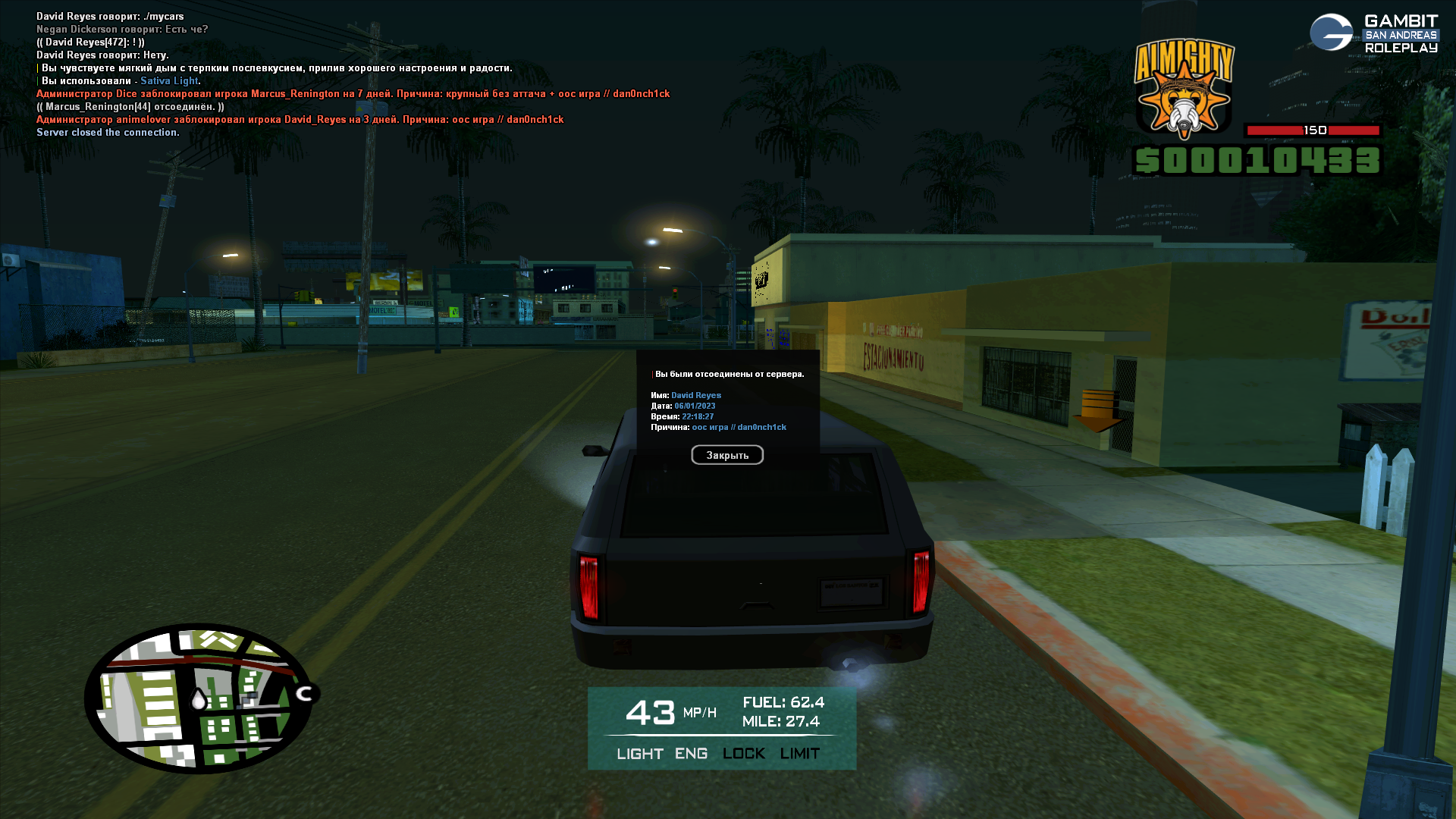This screenshot has width=1456, height=819.
Task: Toggle the LIMIT speed limiter indicator
Action: click(800, 754)
